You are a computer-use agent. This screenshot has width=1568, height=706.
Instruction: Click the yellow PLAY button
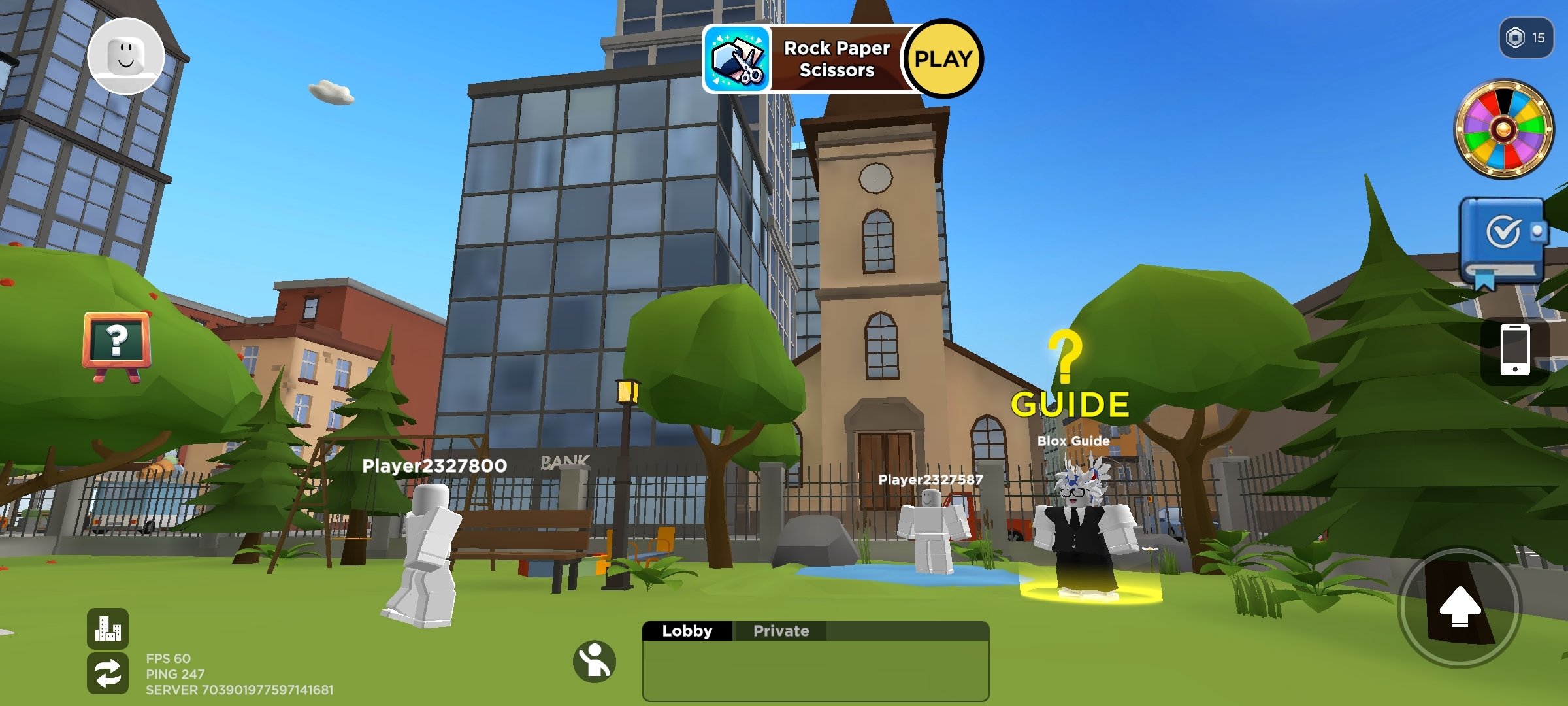point(943,59)
